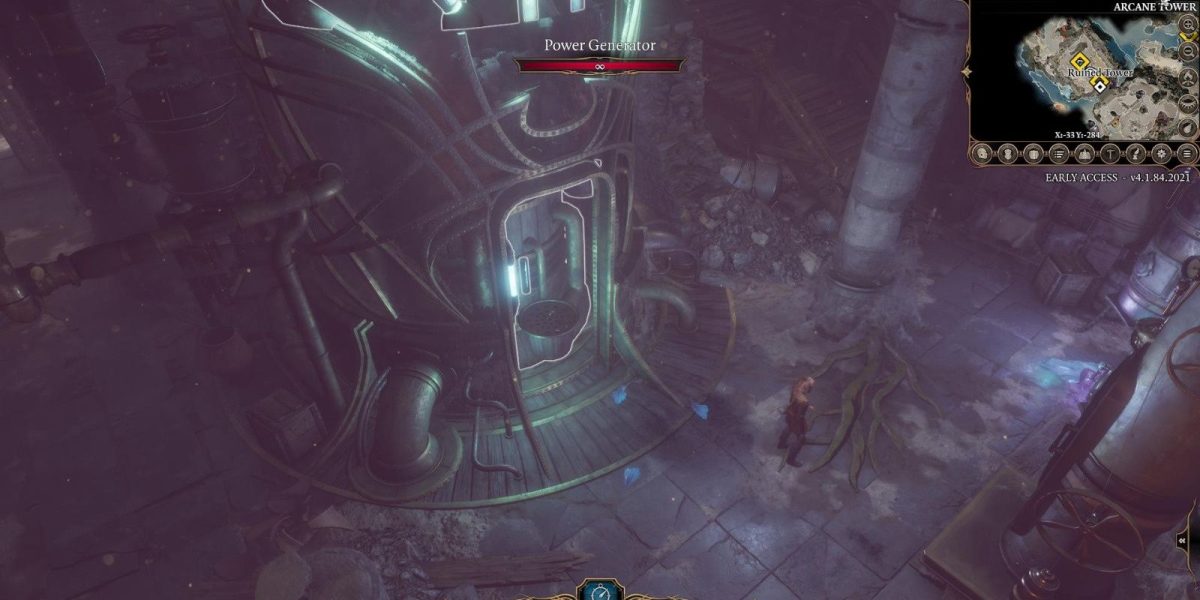Select the yellow diamond marker on minimap
The width and height of the screenshot is (1200, 600).
click(1081, 60)
